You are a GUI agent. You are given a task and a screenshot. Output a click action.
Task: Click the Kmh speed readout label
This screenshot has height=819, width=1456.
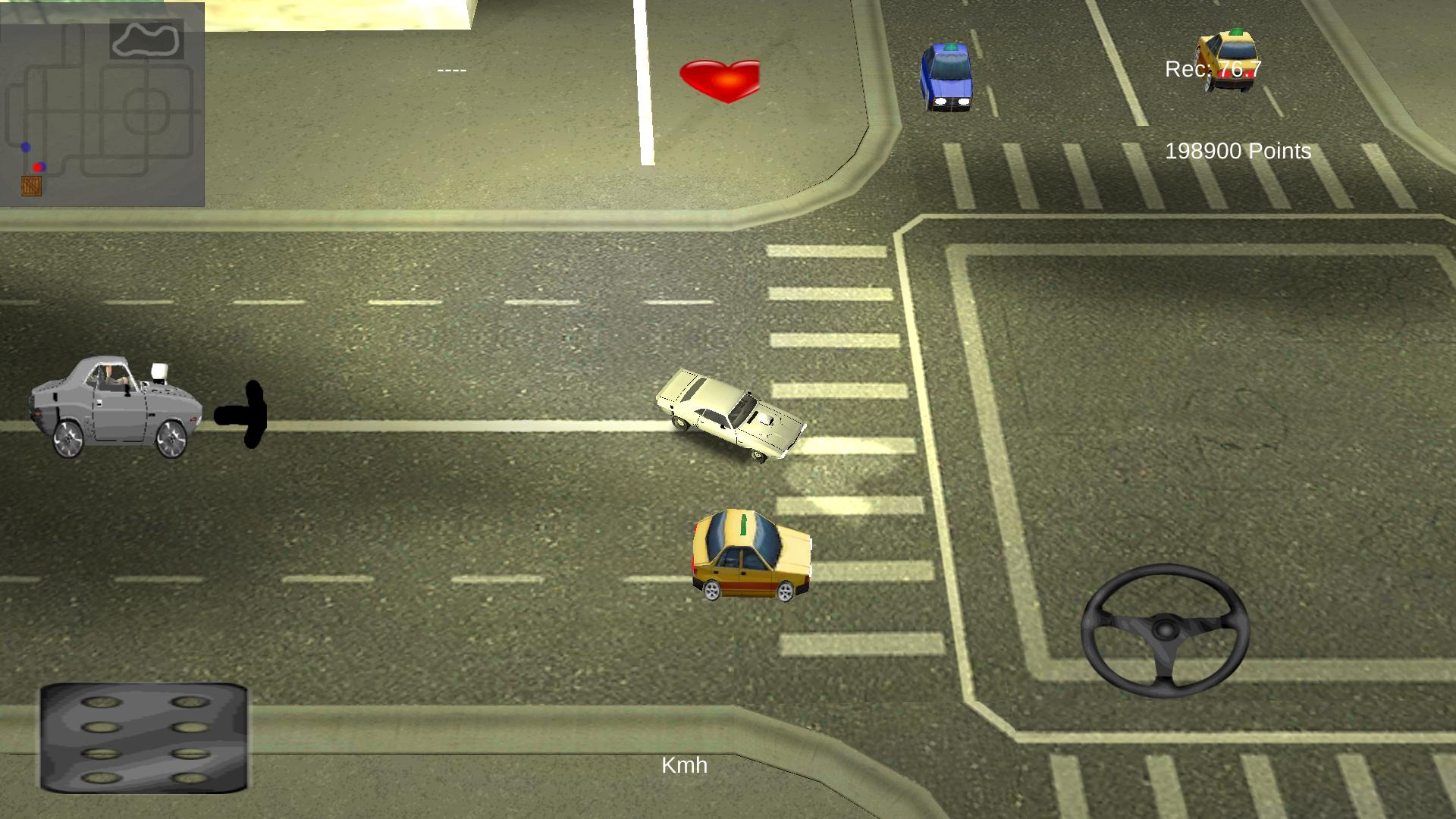(685, 766)
